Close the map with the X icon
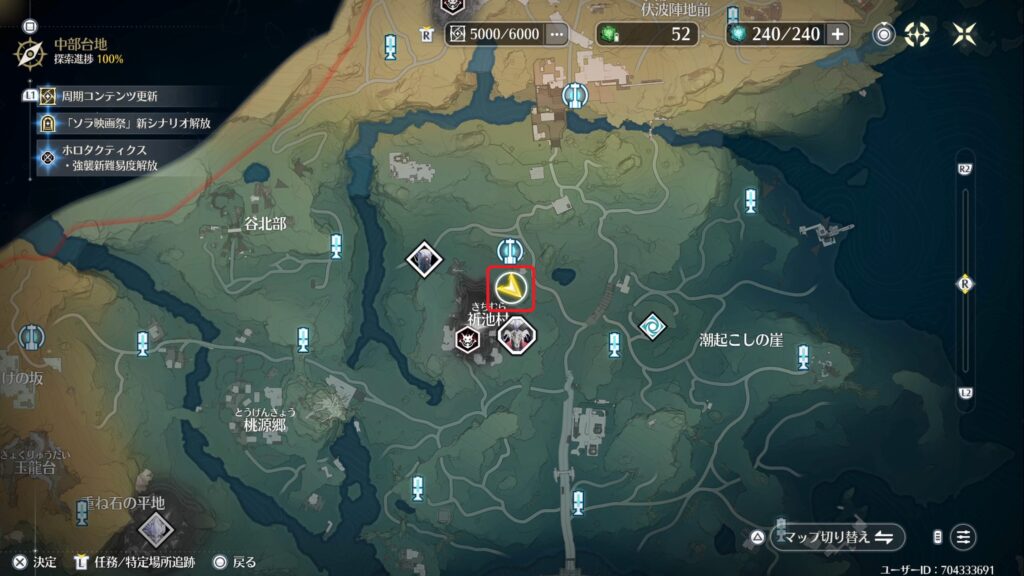The image size is (1024, 576). (x=965, y=34)
